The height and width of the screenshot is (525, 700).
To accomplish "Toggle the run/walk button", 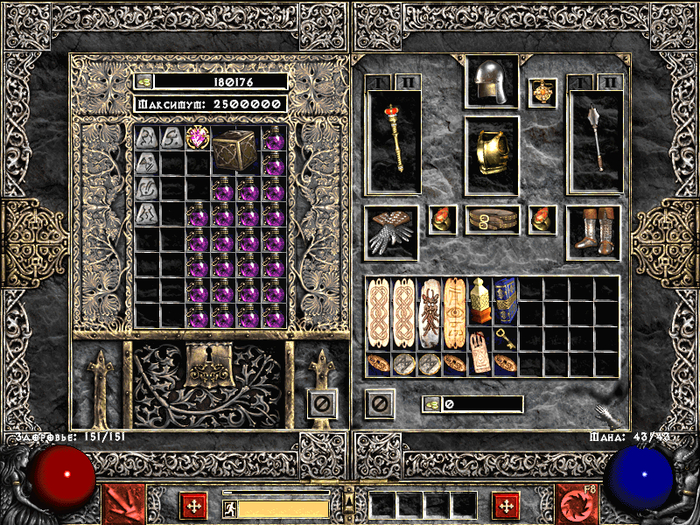I will tap(231, 507).
